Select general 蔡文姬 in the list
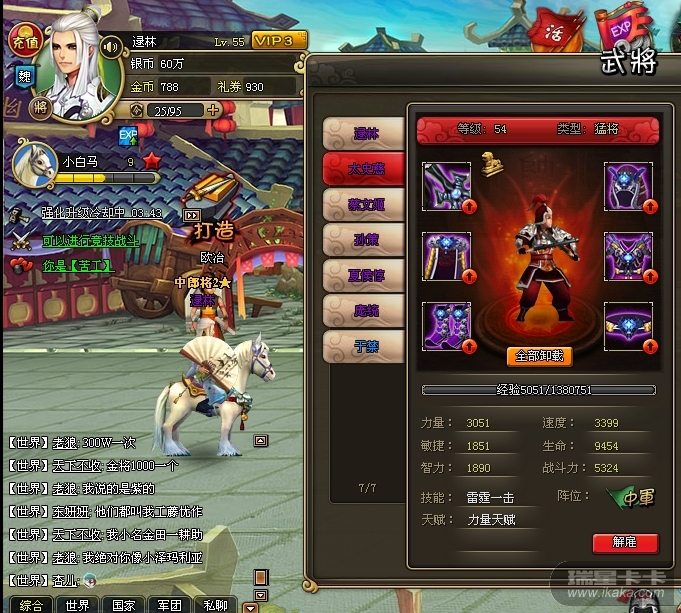The width and height of the screenshot is (681, 613). pyautogui.click(x=363, y=205)
